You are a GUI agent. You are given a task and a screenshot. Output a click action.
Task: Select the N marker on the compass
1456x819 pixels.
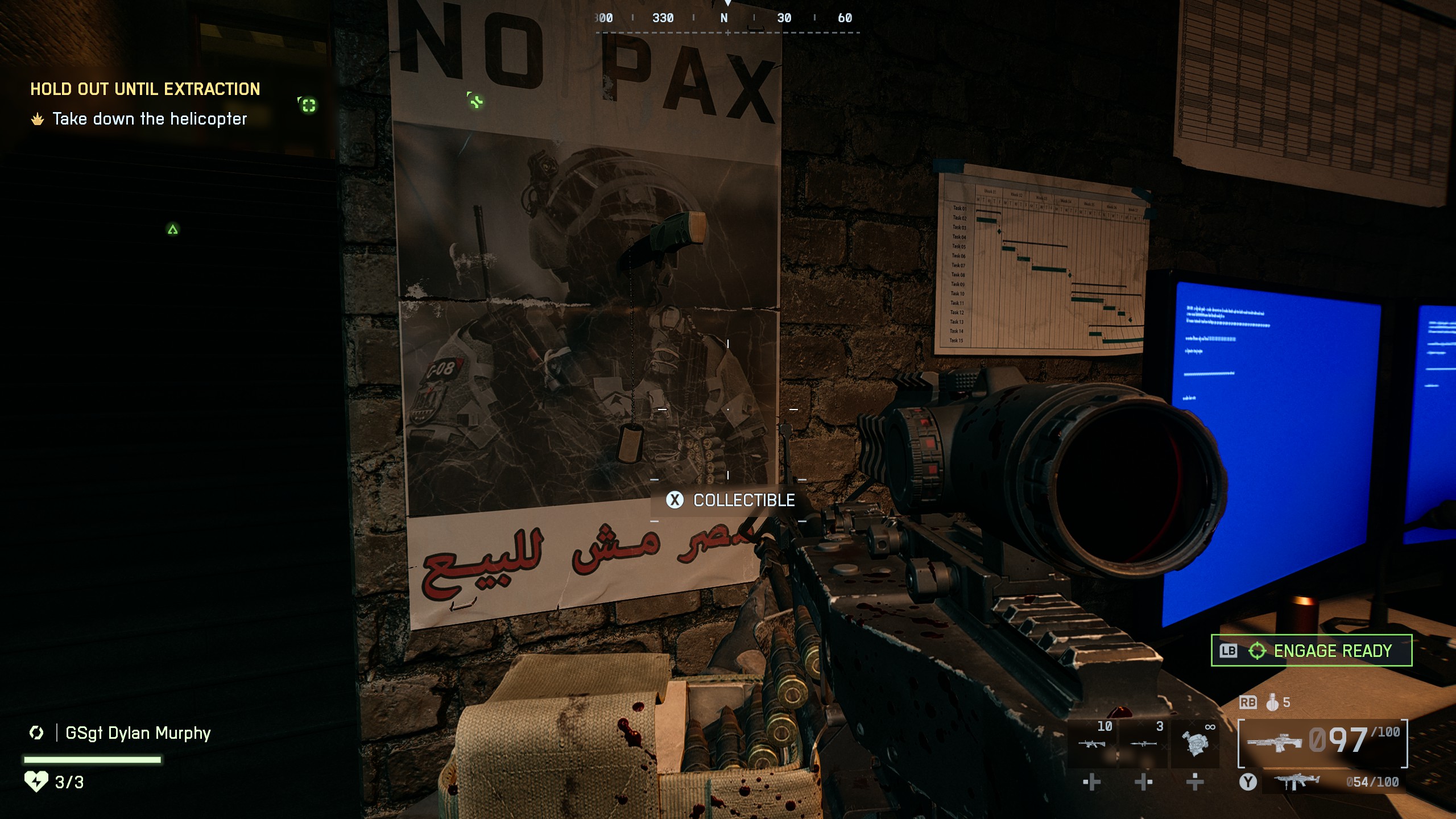(x=723, y=18)
